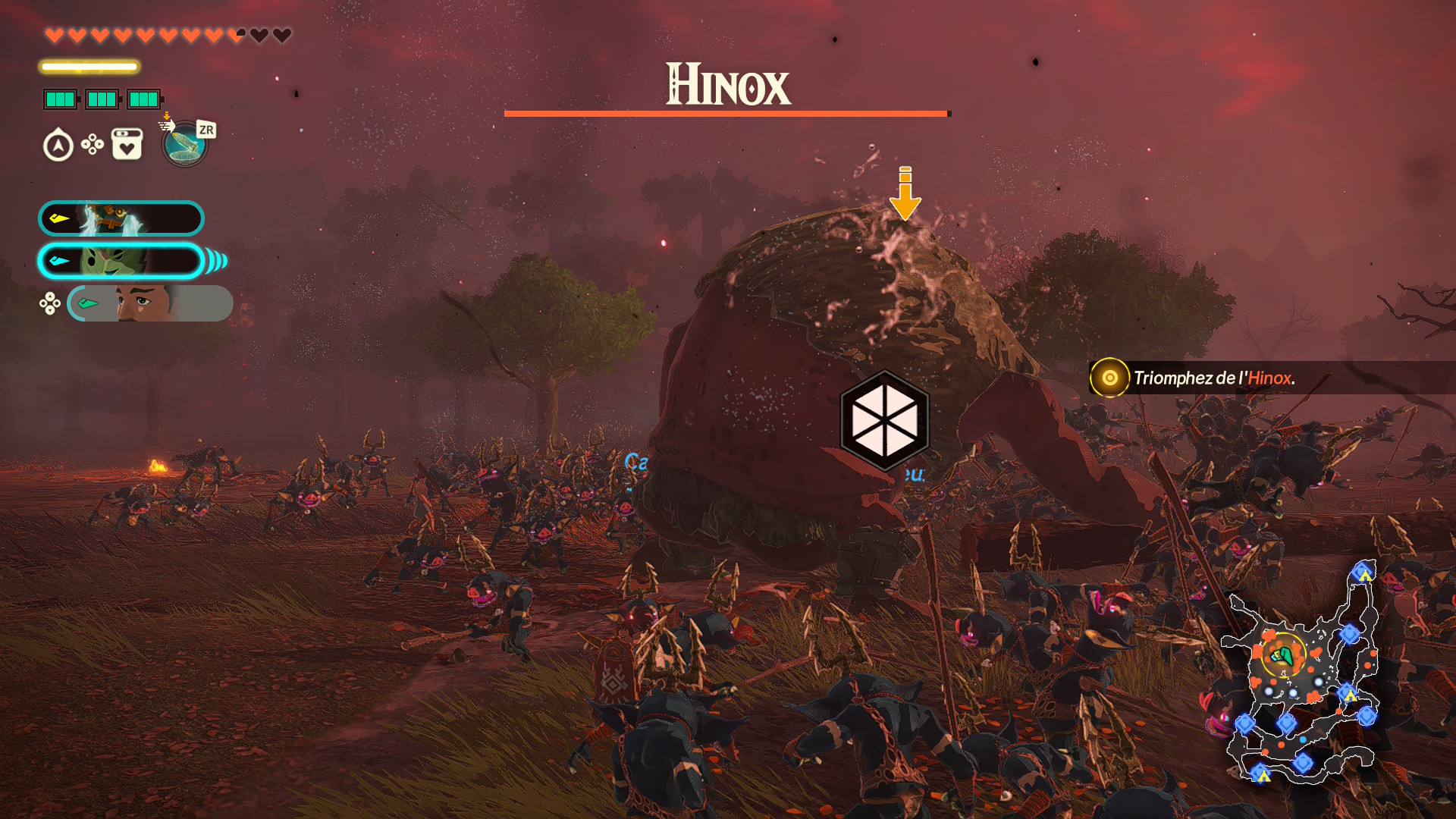Click the Zonai rocket device icon
The width and height of the screenshot is (1456, 819).
[184, 143]
